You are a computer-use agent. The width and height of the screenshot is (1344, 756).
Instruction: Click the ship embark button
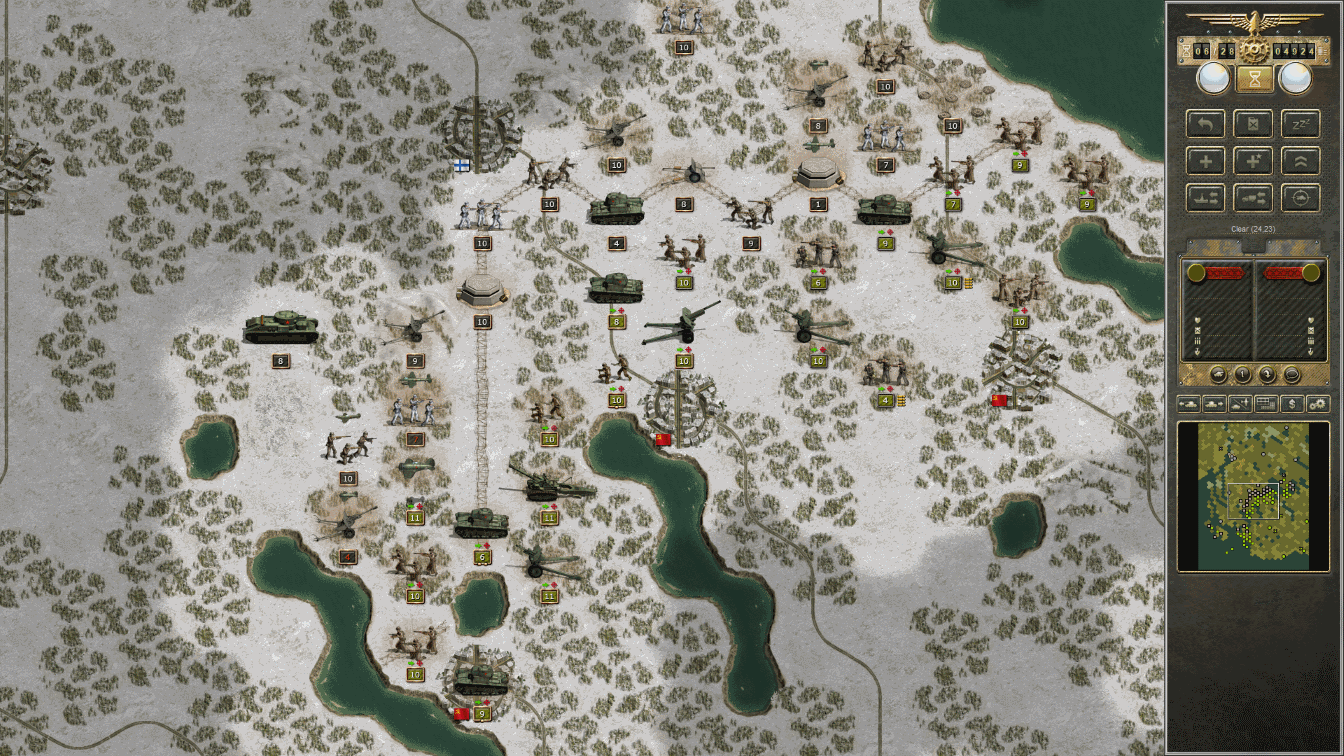click(1206, 198)
